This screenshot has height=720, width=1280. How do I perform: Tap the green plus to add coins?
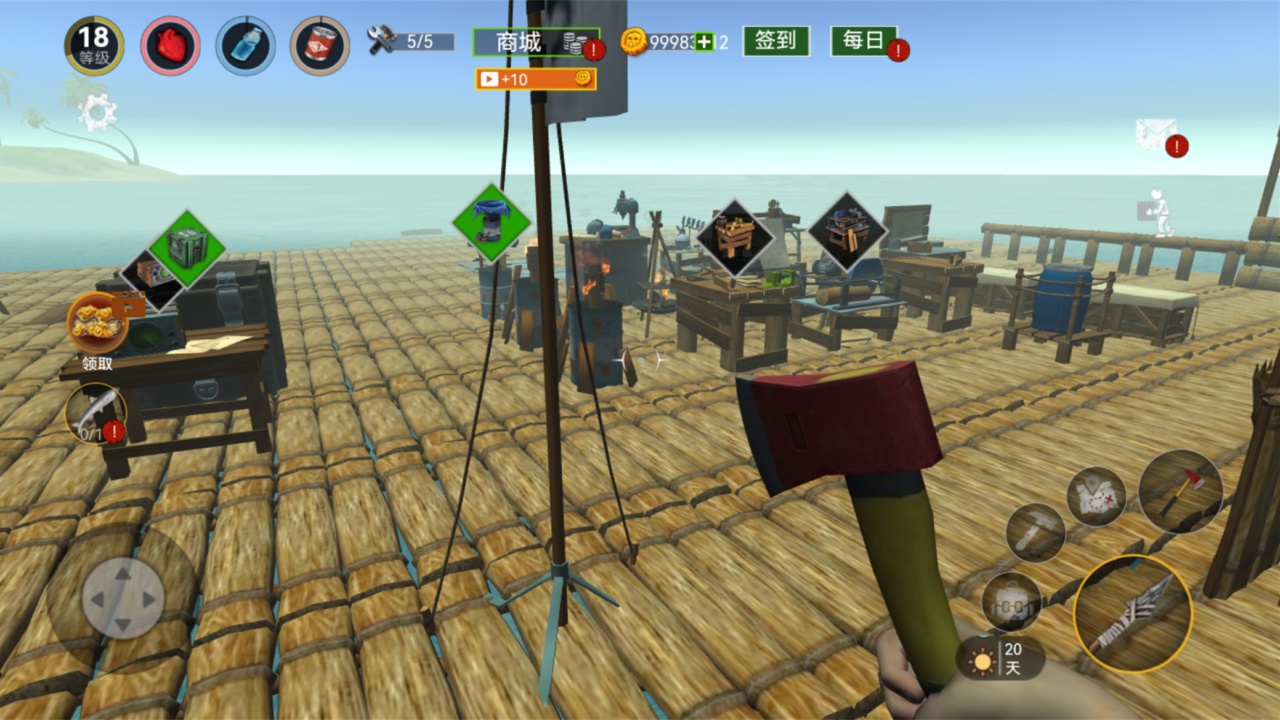click(x=704, y=42)
